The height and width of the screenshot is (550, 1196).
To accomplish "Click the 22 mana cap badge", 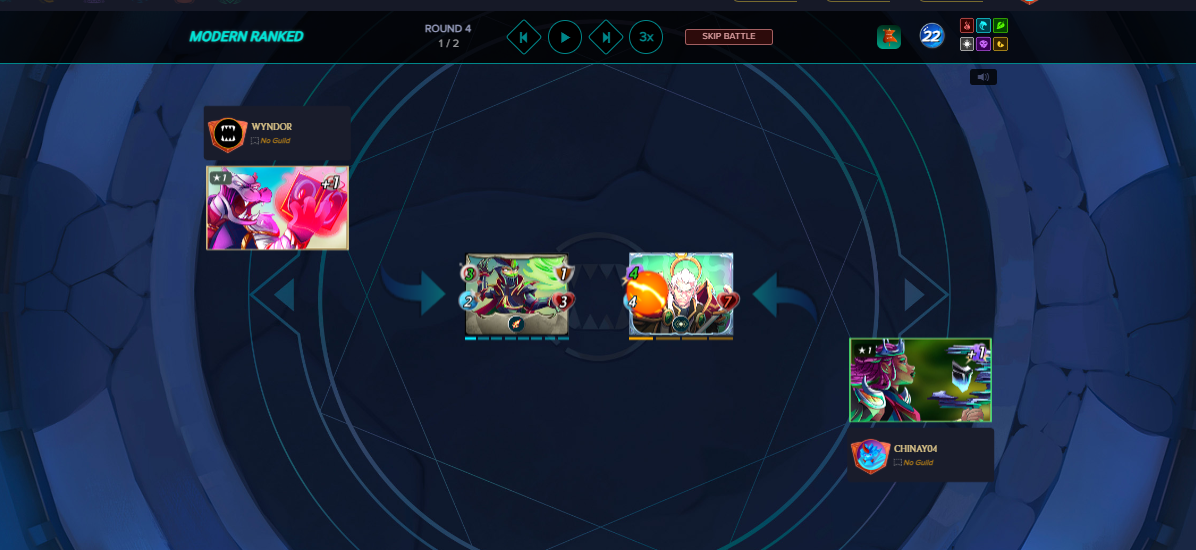I will [932, 37].
